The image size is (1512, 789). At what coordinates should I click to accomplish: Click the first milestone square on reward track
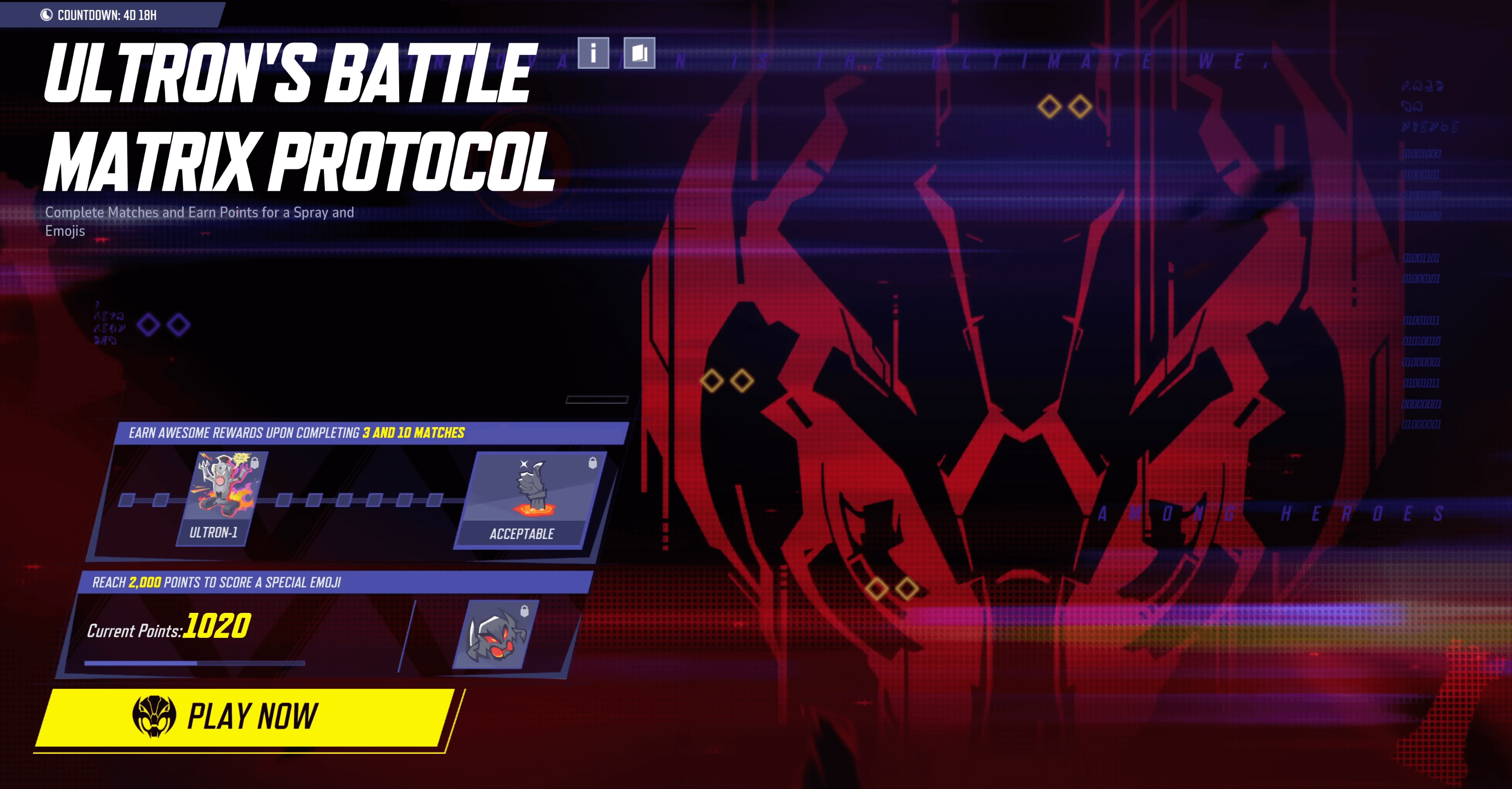[128, 499]
